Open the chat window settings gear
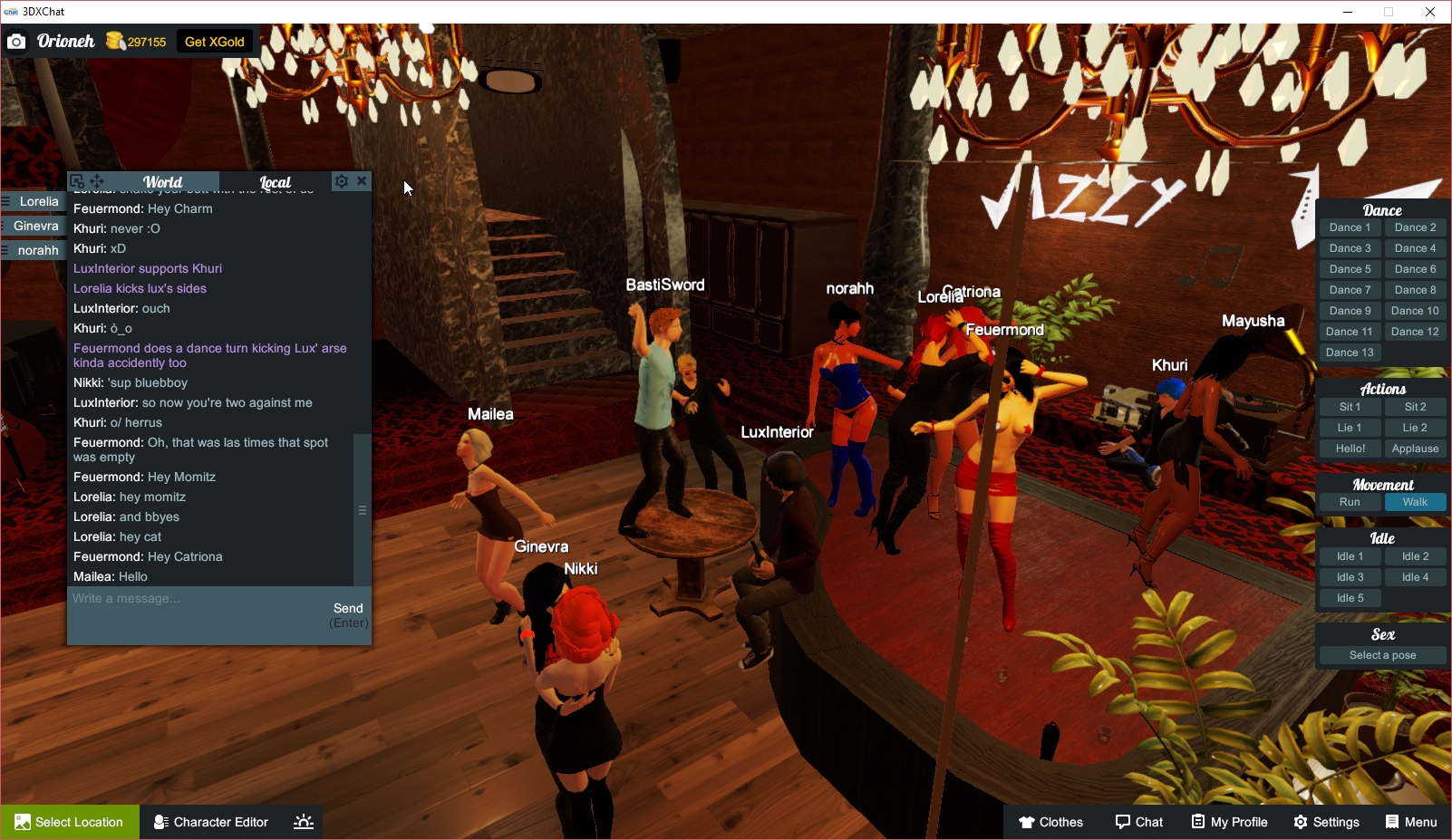 [x=340, y=180]
